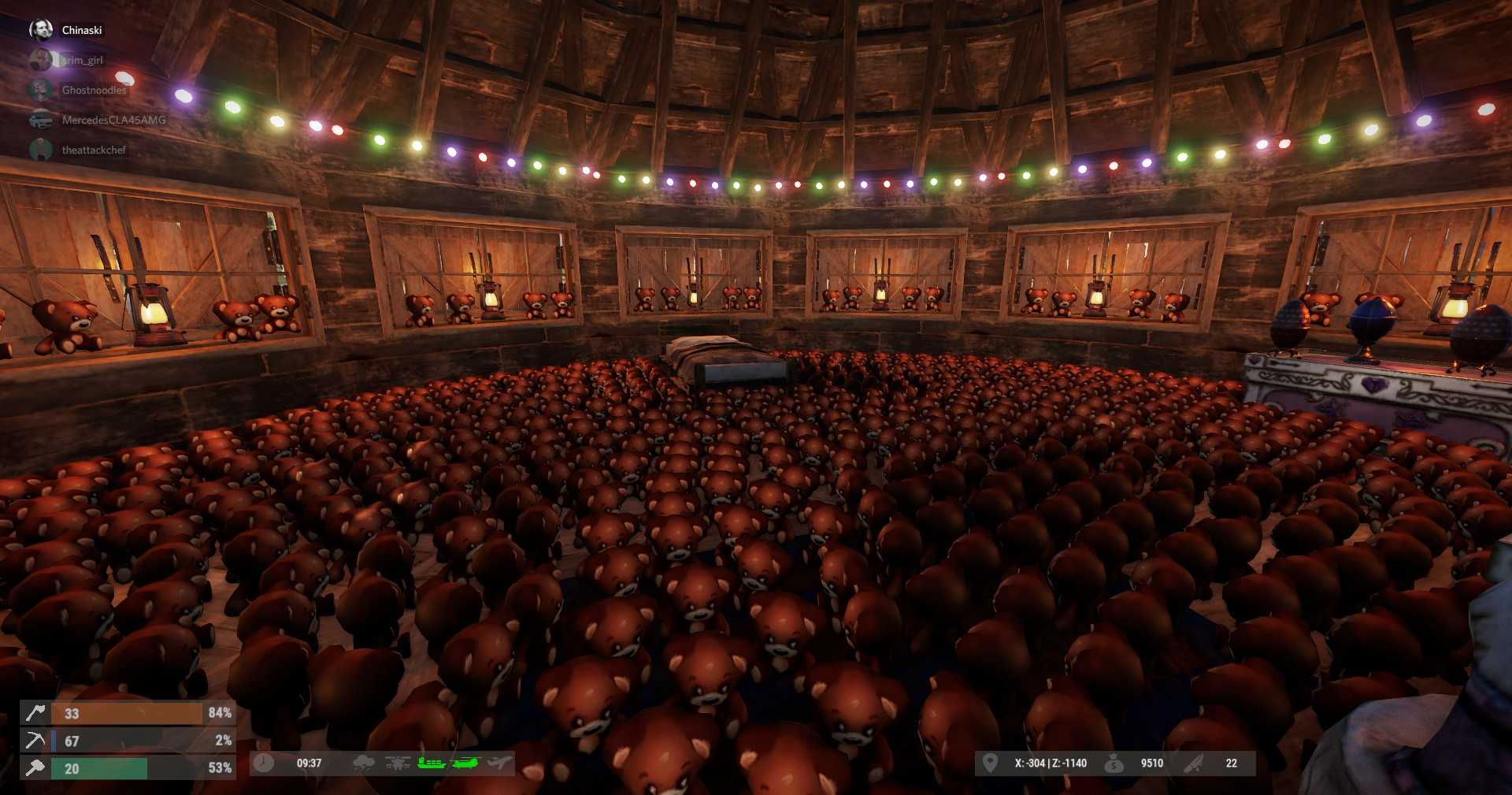Viewport: 1512px width, 795px height.
Task: Click the clock icon
Action: (x=265, y=763)
